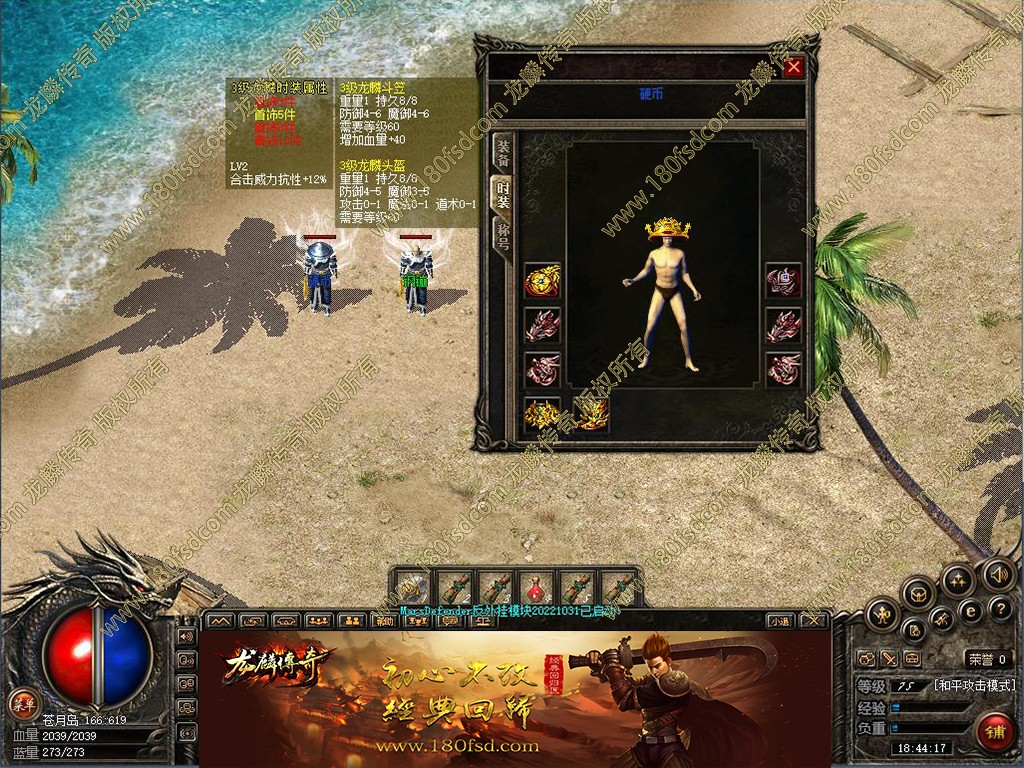Select the golden helmet slot bottom row
Screen dimensions: 1024x768
(x=542, y=412)
